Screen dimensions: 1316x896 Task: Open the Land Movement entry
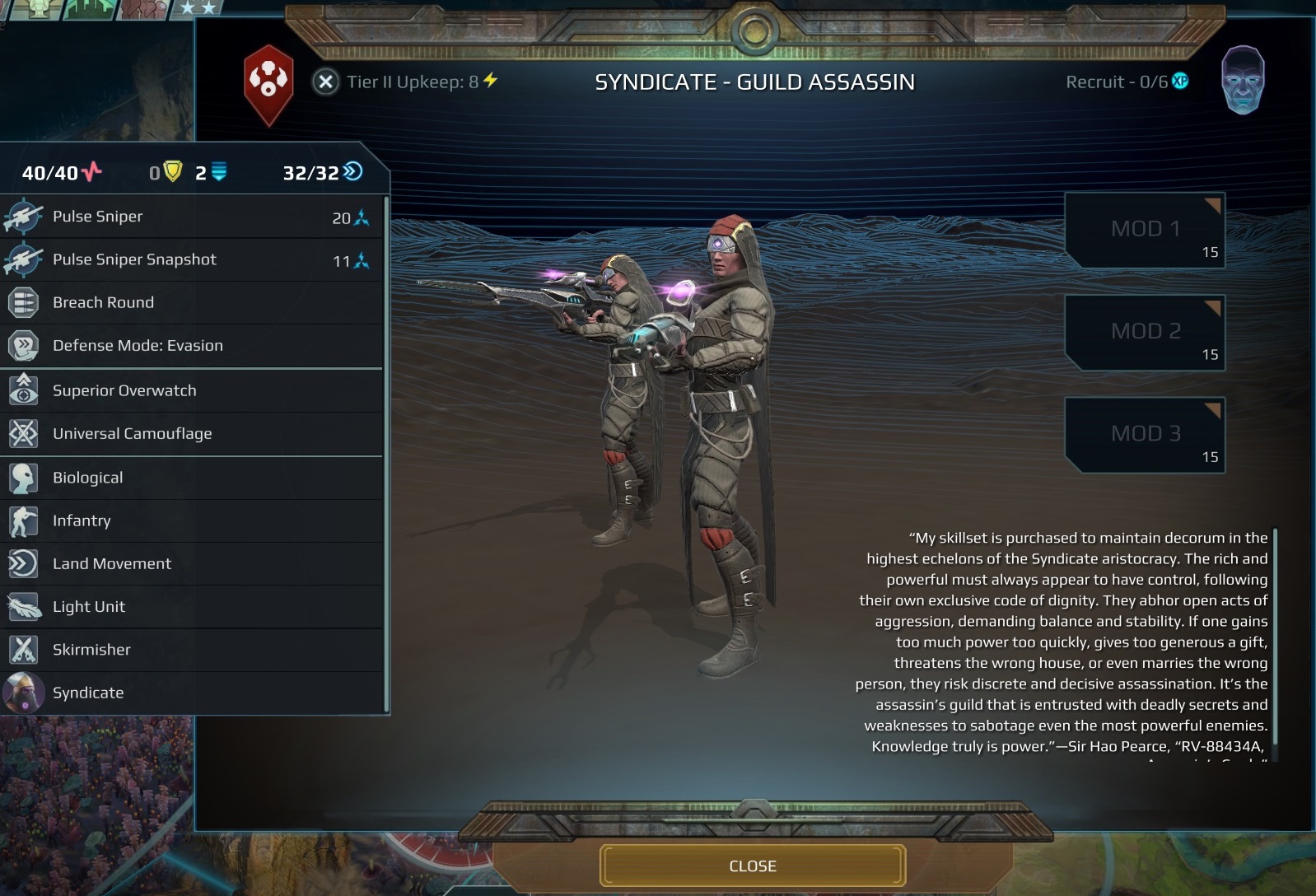coord(192,563)
